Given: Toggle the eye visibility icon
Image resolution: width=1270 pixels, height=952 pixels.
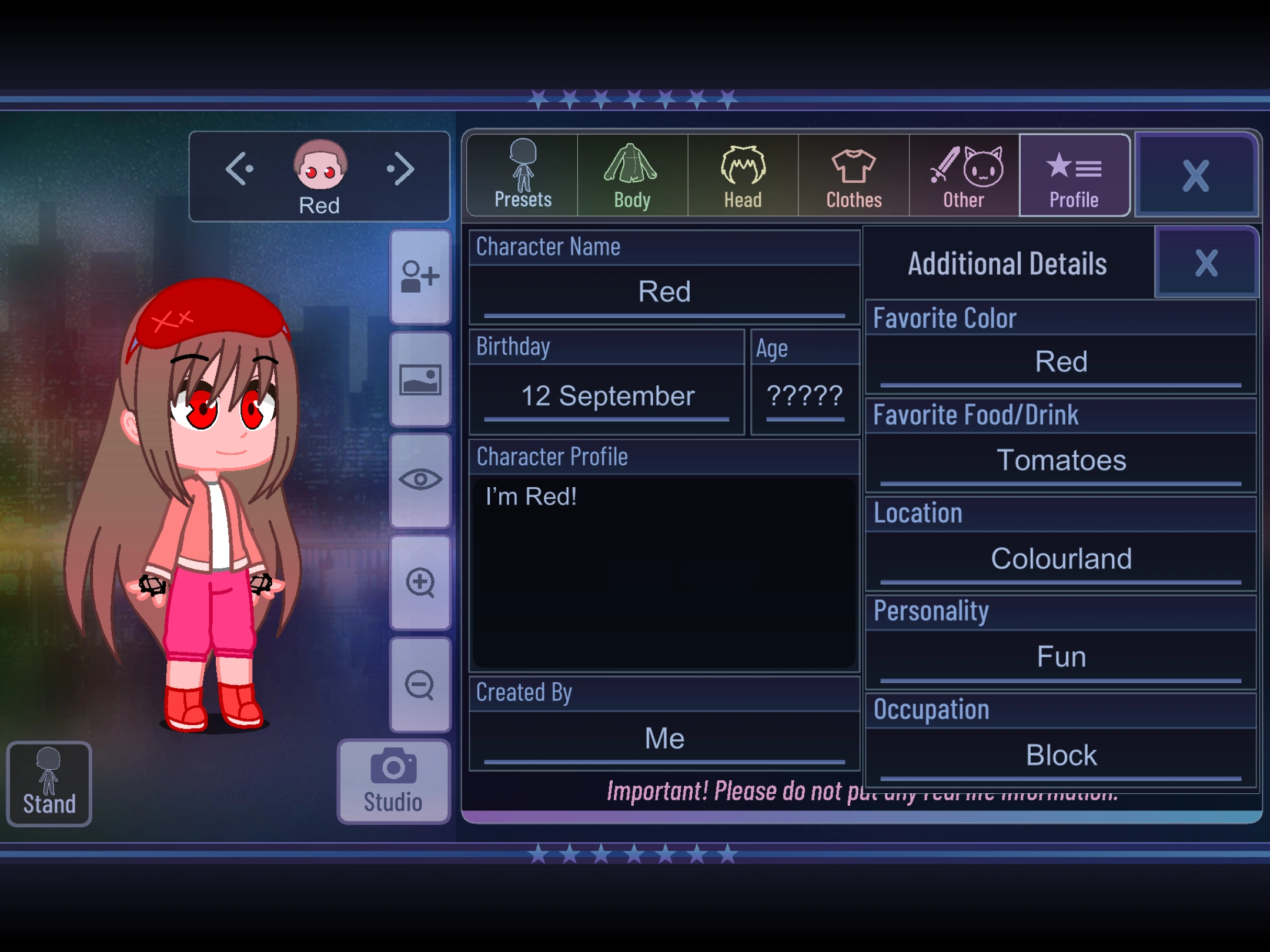Looking at the screenshot, I should [x=420, y=481].
